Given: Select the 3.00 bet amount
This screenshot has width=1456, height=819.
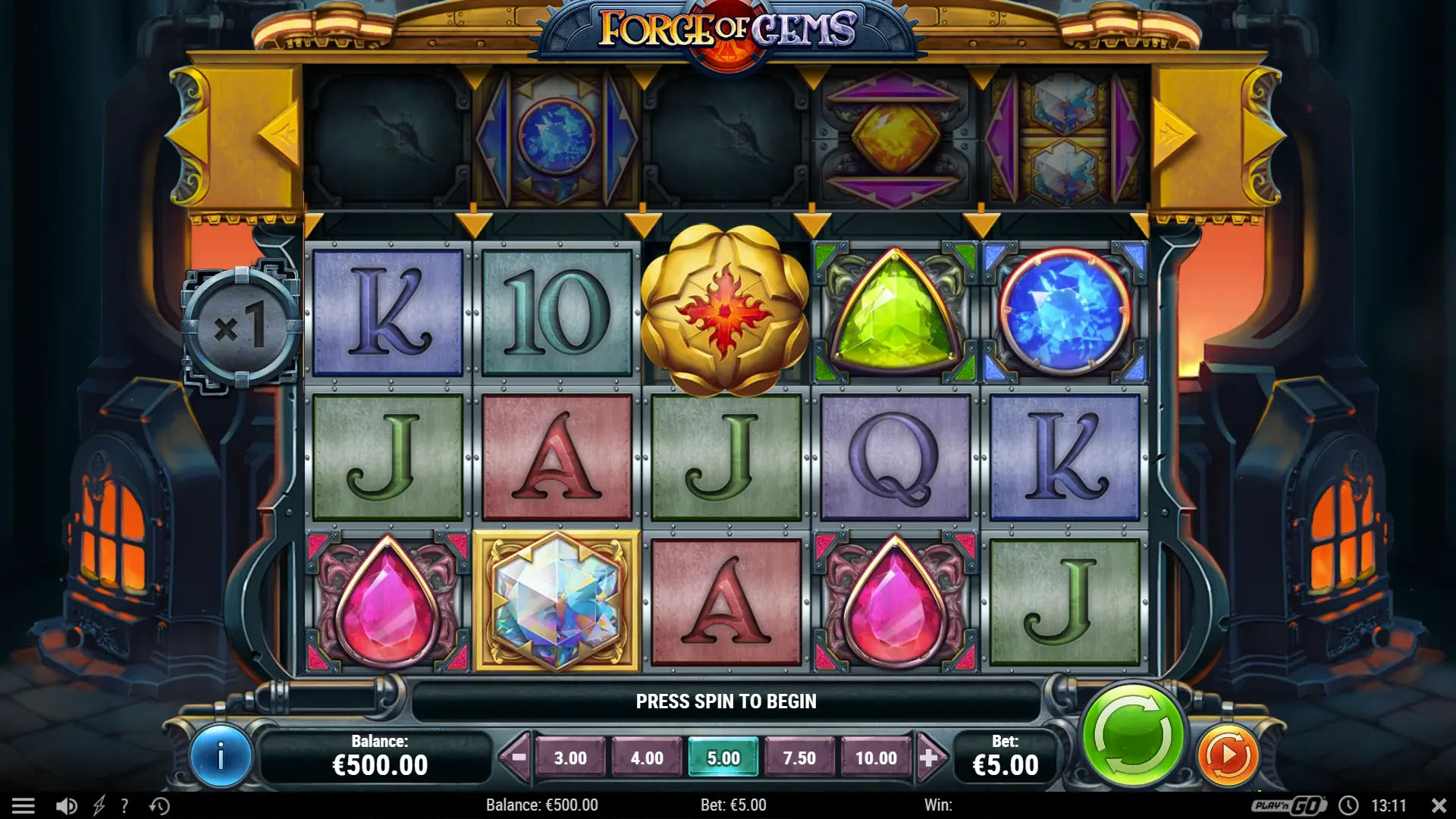Looking at the screenshot, I should 570,758.
